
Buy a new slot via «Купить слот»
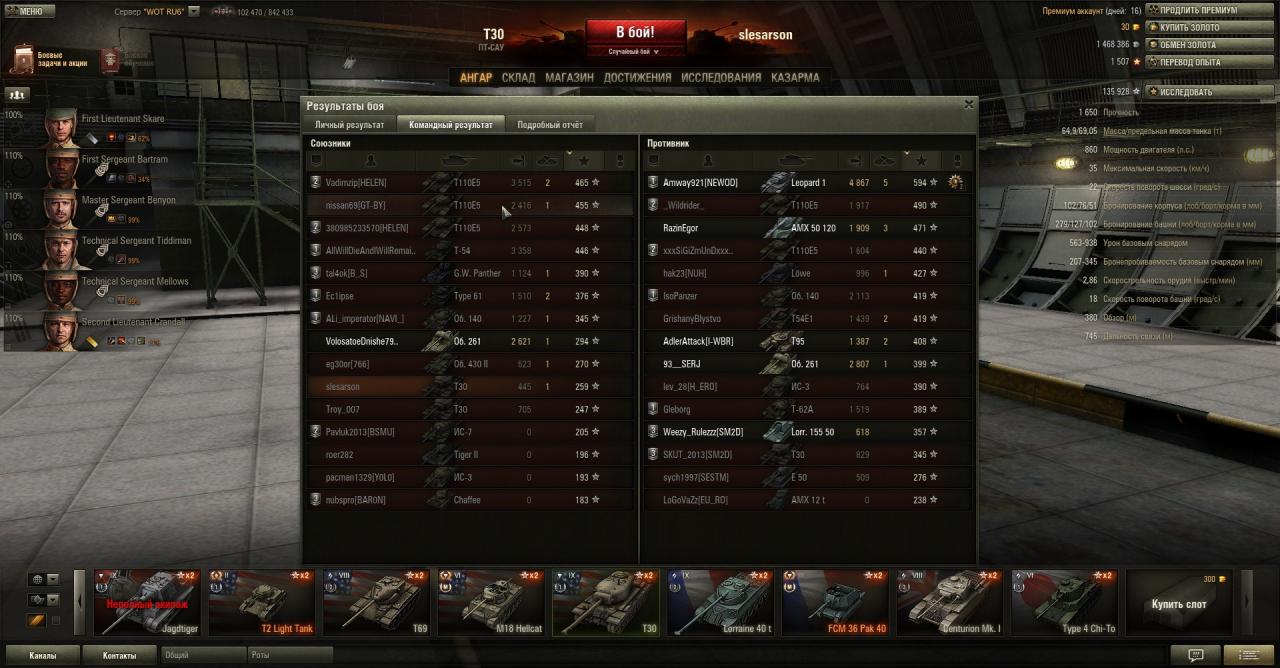tap(1179, 603)
